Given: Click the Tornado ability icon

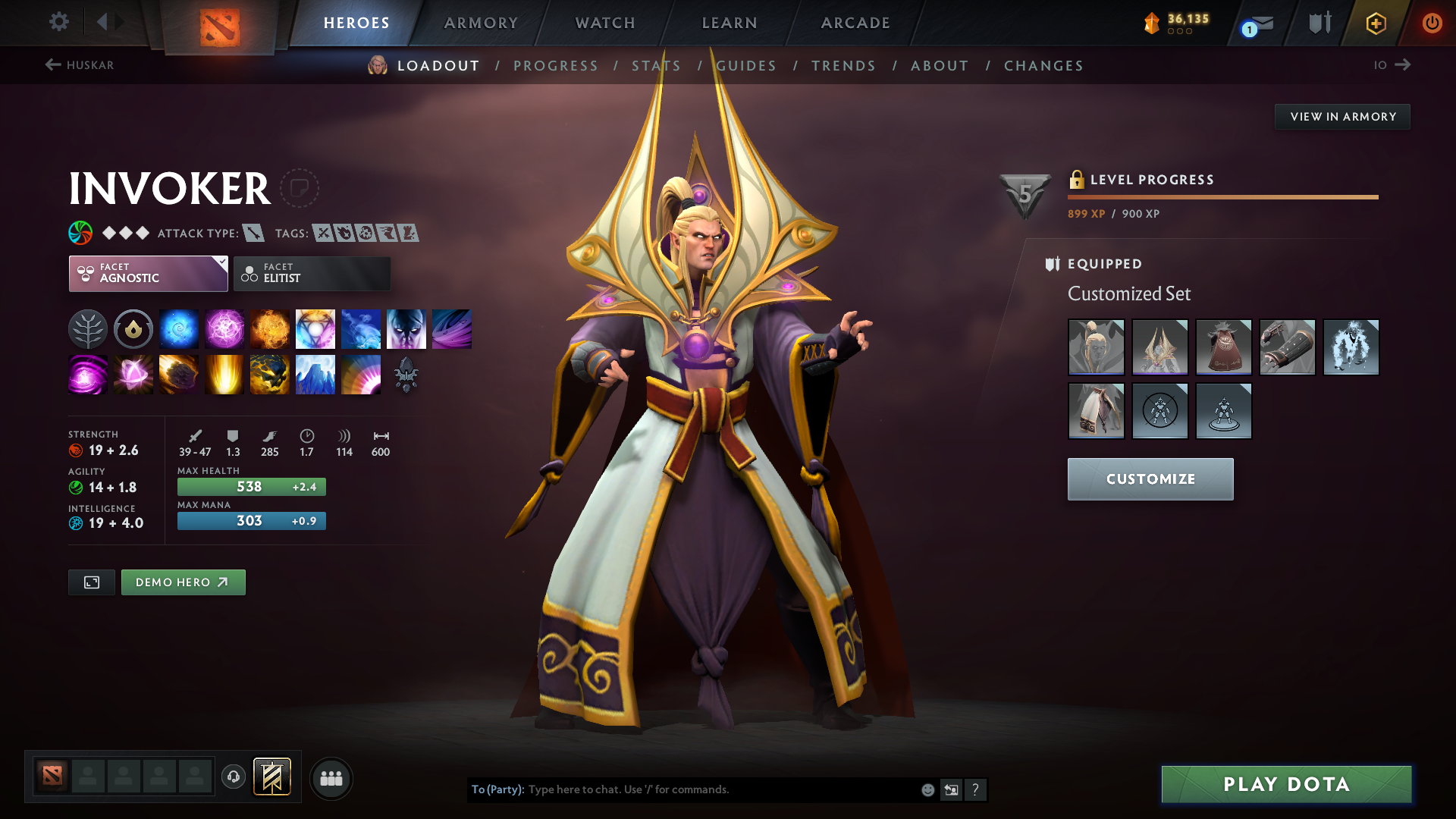Looking at the screenshot, I should (x=451, y=328).
